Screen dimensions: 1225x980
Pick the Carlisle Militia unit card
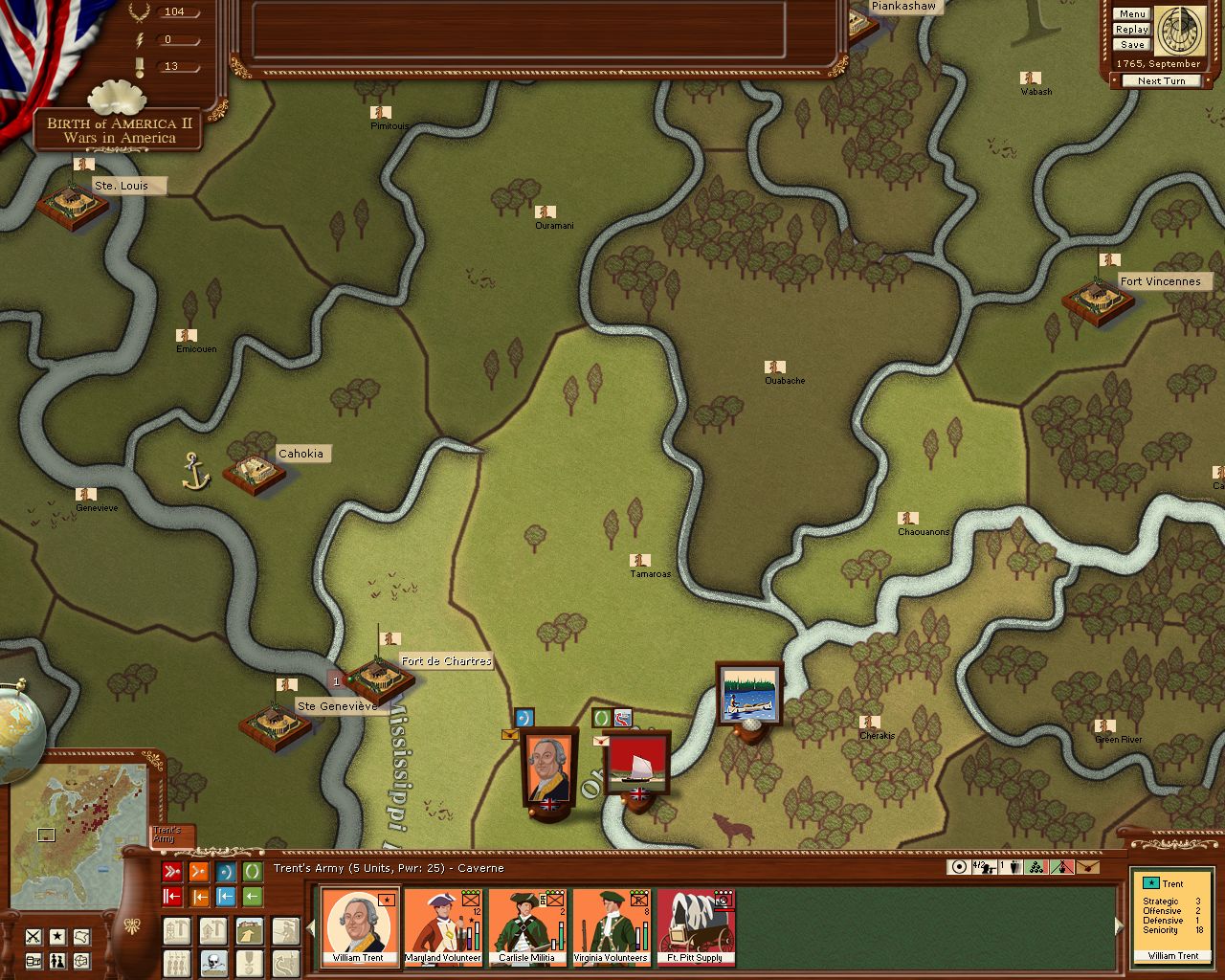coord(527,926)
